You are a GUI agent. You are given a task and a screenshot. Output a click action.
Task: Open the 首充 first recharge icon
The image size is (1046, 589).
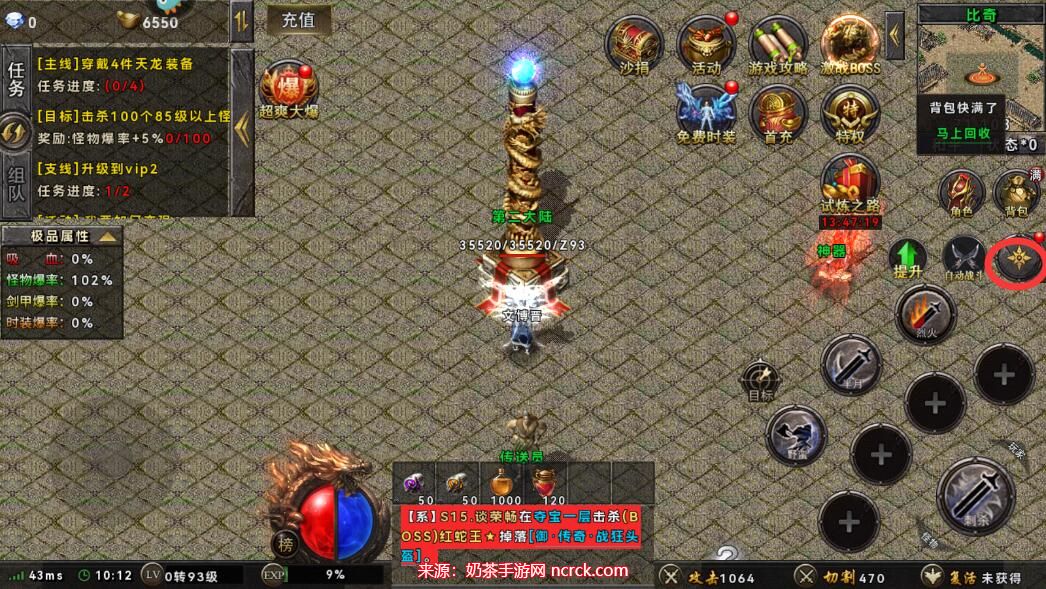point(778,113)
